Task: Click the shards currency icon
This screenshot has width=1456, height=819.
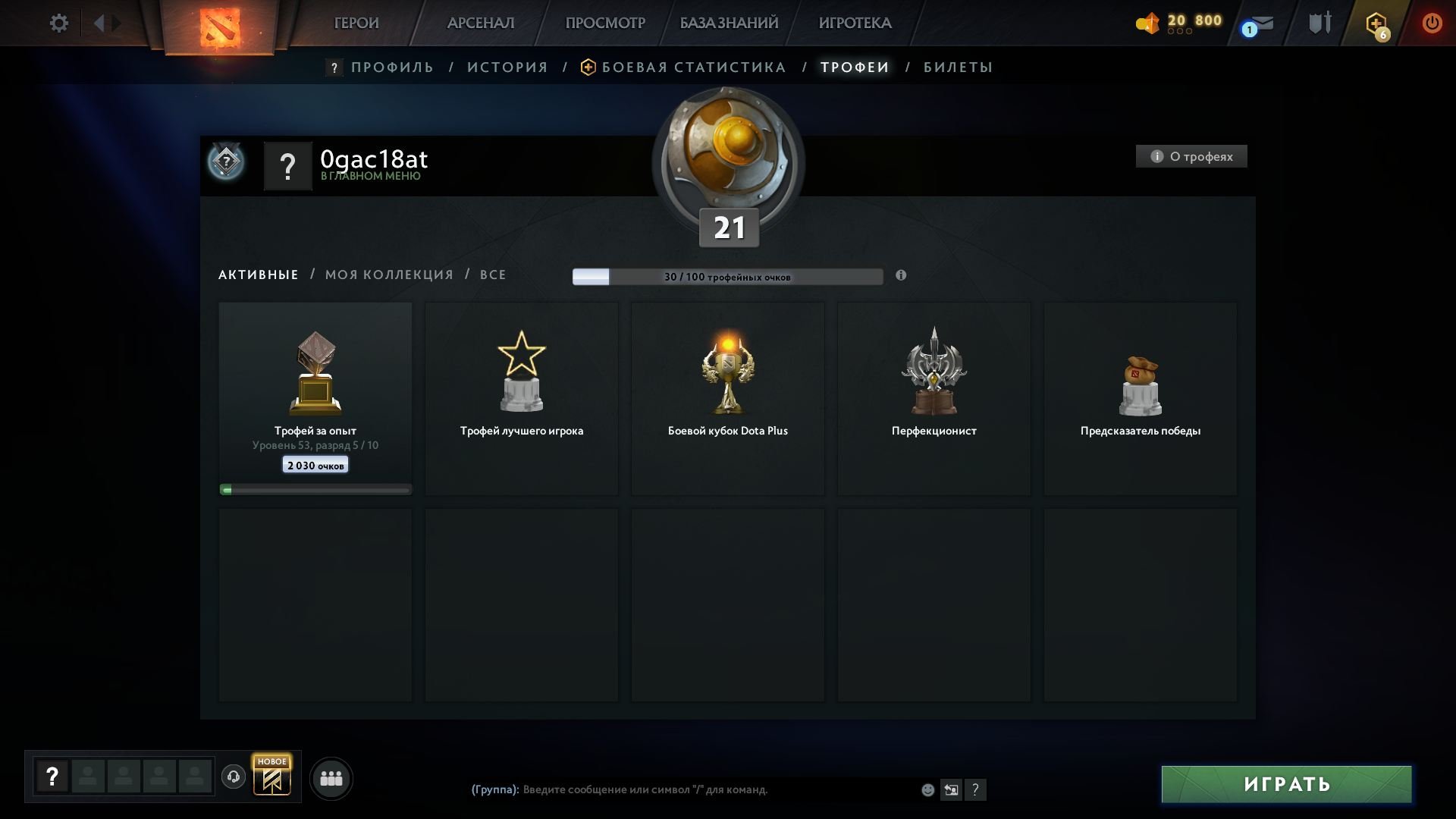Action: tap(1147, 24)
